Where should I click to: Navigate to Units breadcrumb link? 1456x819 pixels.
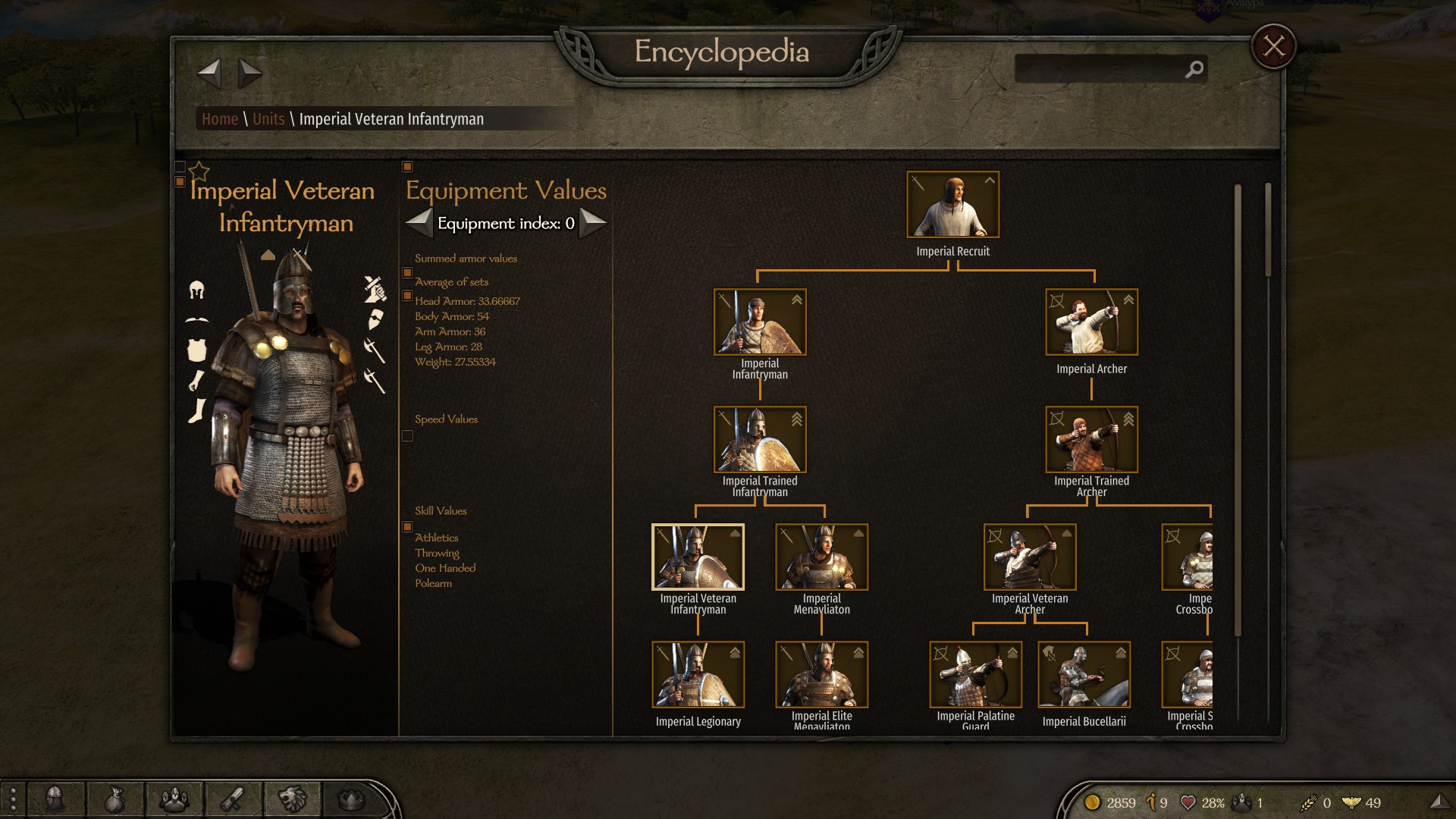coord(268,119)
